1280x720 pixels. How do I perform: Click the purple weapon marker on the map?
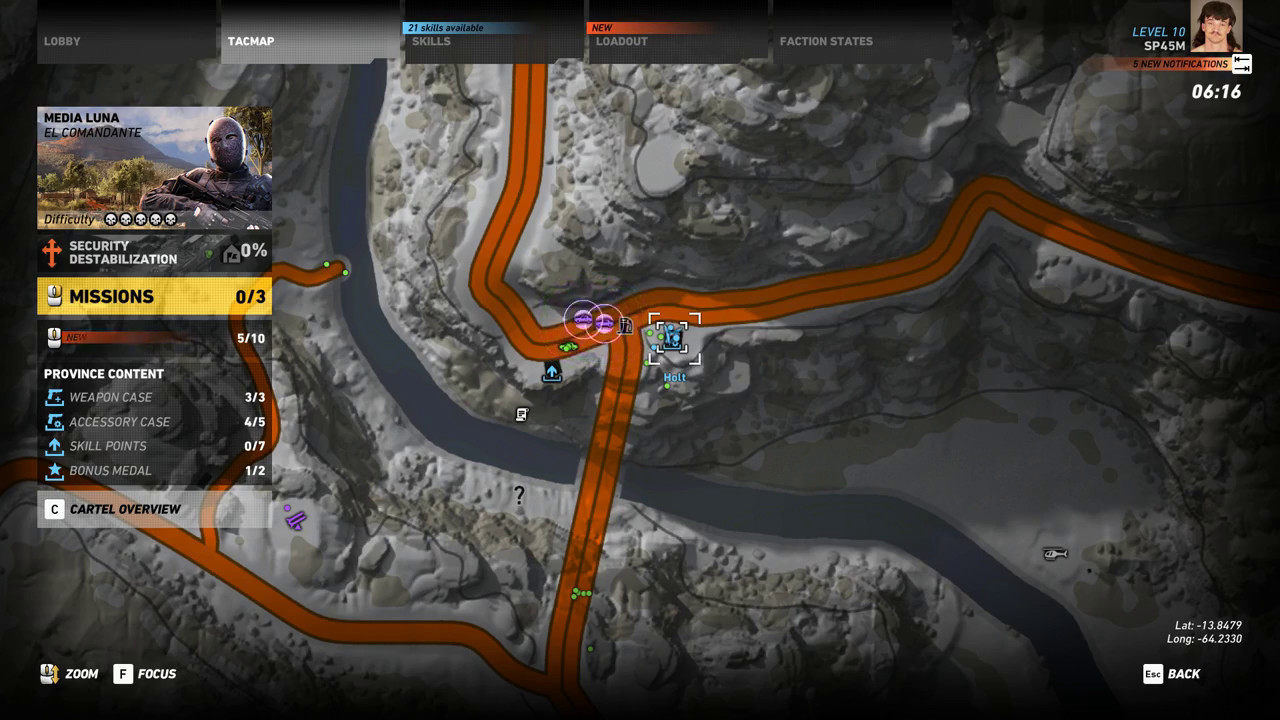pos(295,518)
